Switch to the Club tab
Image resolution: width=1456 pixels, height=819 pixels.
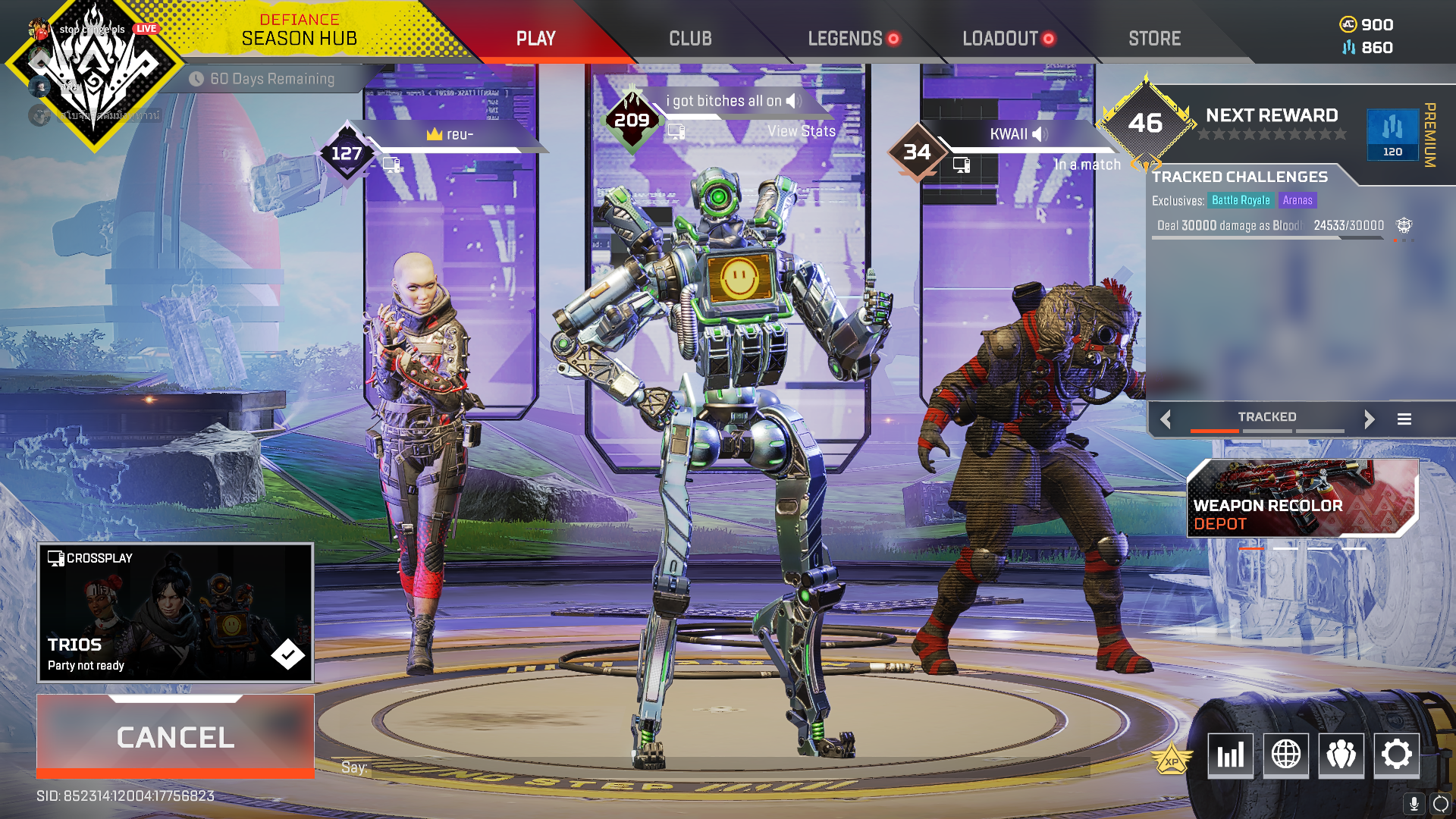[x=690, y=39]
